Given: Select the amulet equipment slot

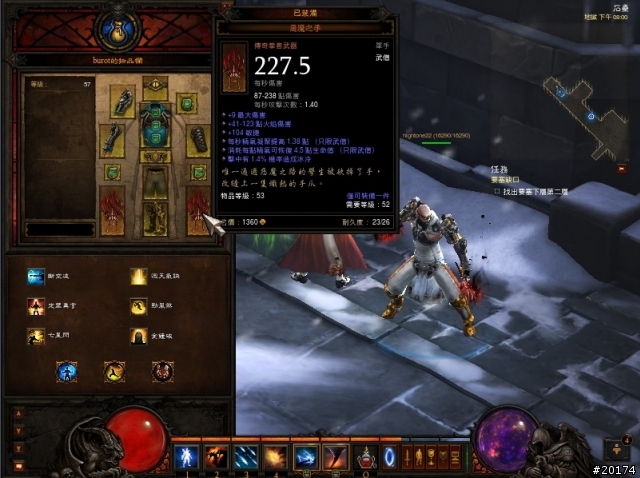Looking at the screenshot, I should tap(187, 103).
